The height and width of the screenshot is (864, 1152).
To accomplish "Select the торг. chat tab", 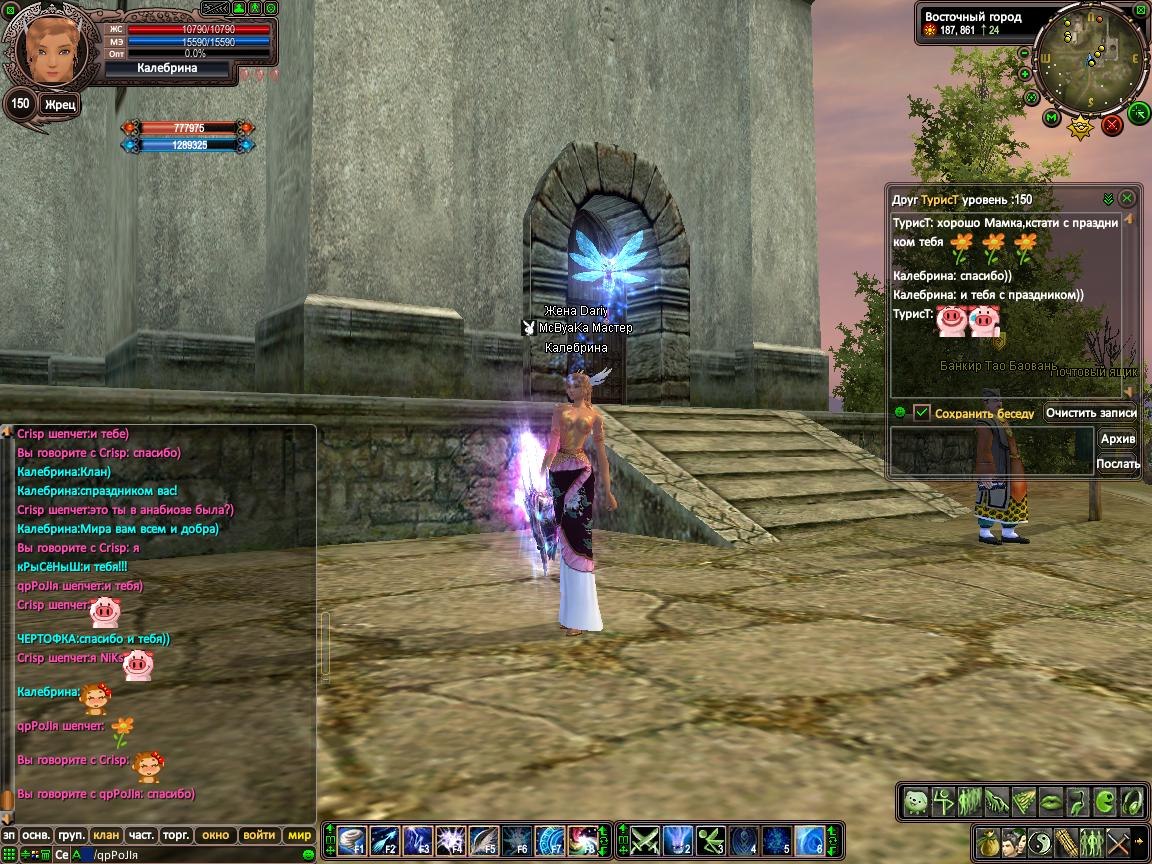I will click(176, 835).
